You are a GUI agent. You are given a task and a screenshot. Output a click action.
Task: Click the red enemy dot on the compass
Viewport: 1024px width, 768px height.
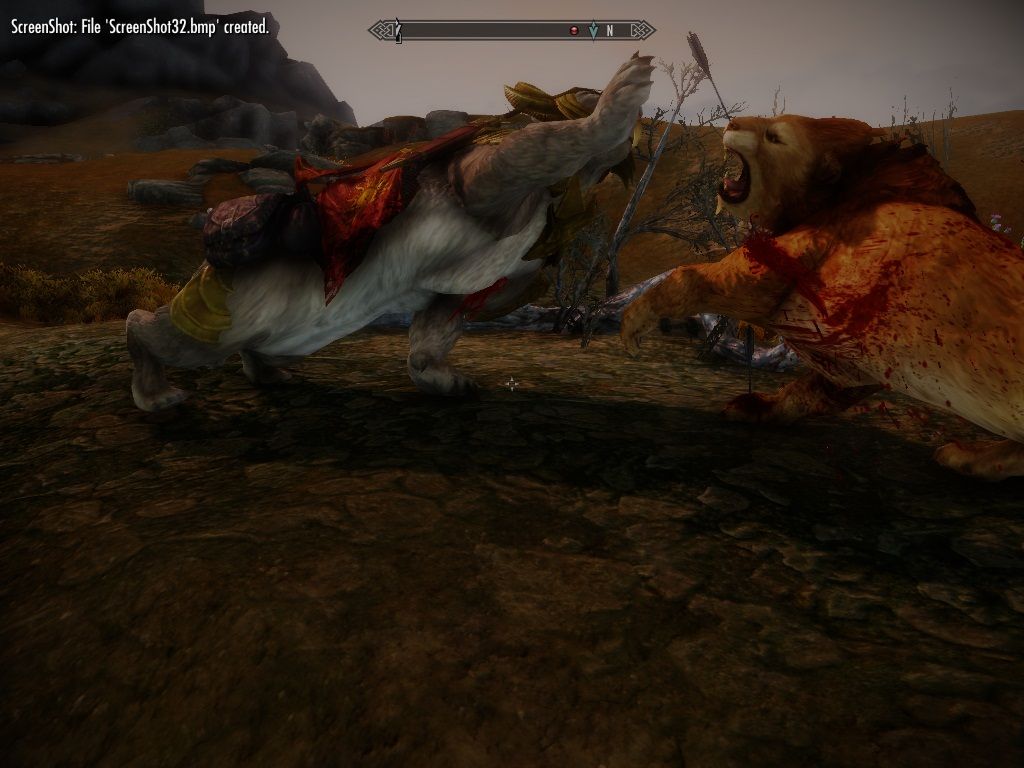click(x=574, y=31)
